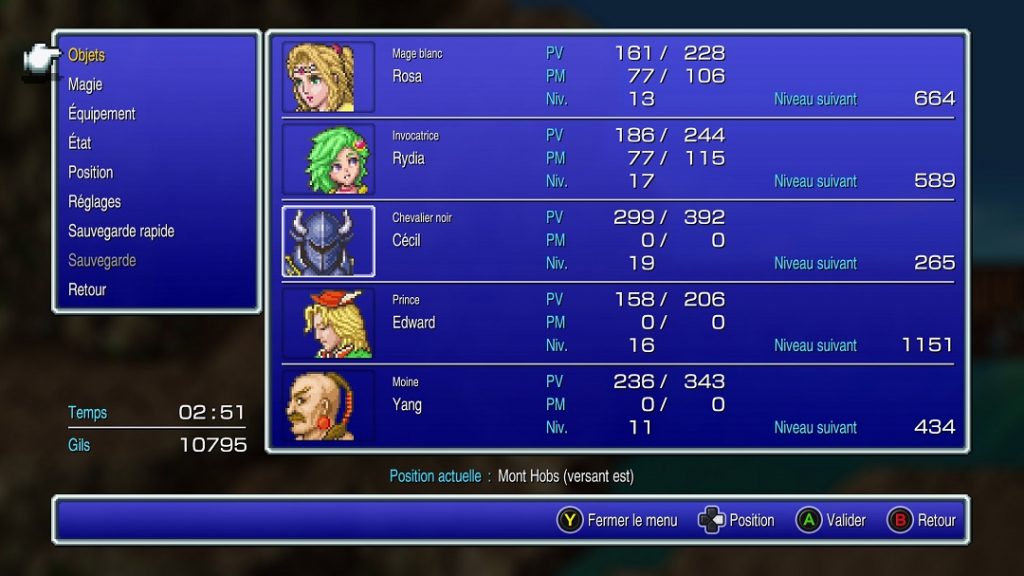Viewport: 1024px width, 576px height.
Task: Select Magie from the menu
Action: 85,85
